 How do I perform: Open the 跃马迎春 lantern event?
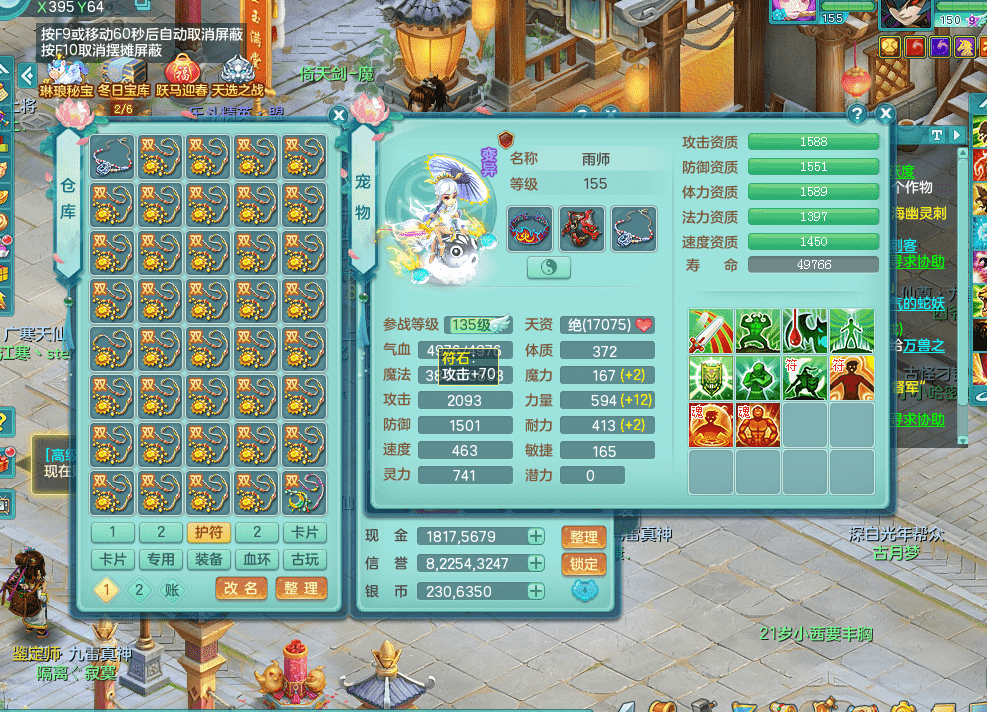[x=181, y=77]
